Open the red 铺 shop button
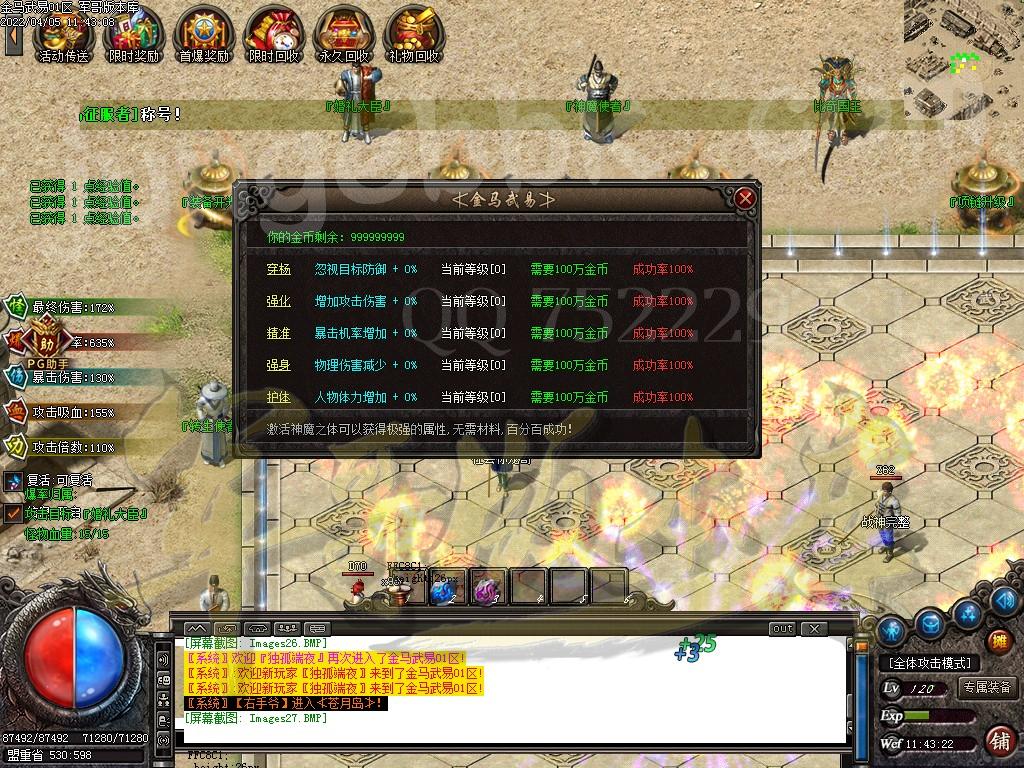The image size is (1024, 768). pos(998,741)
